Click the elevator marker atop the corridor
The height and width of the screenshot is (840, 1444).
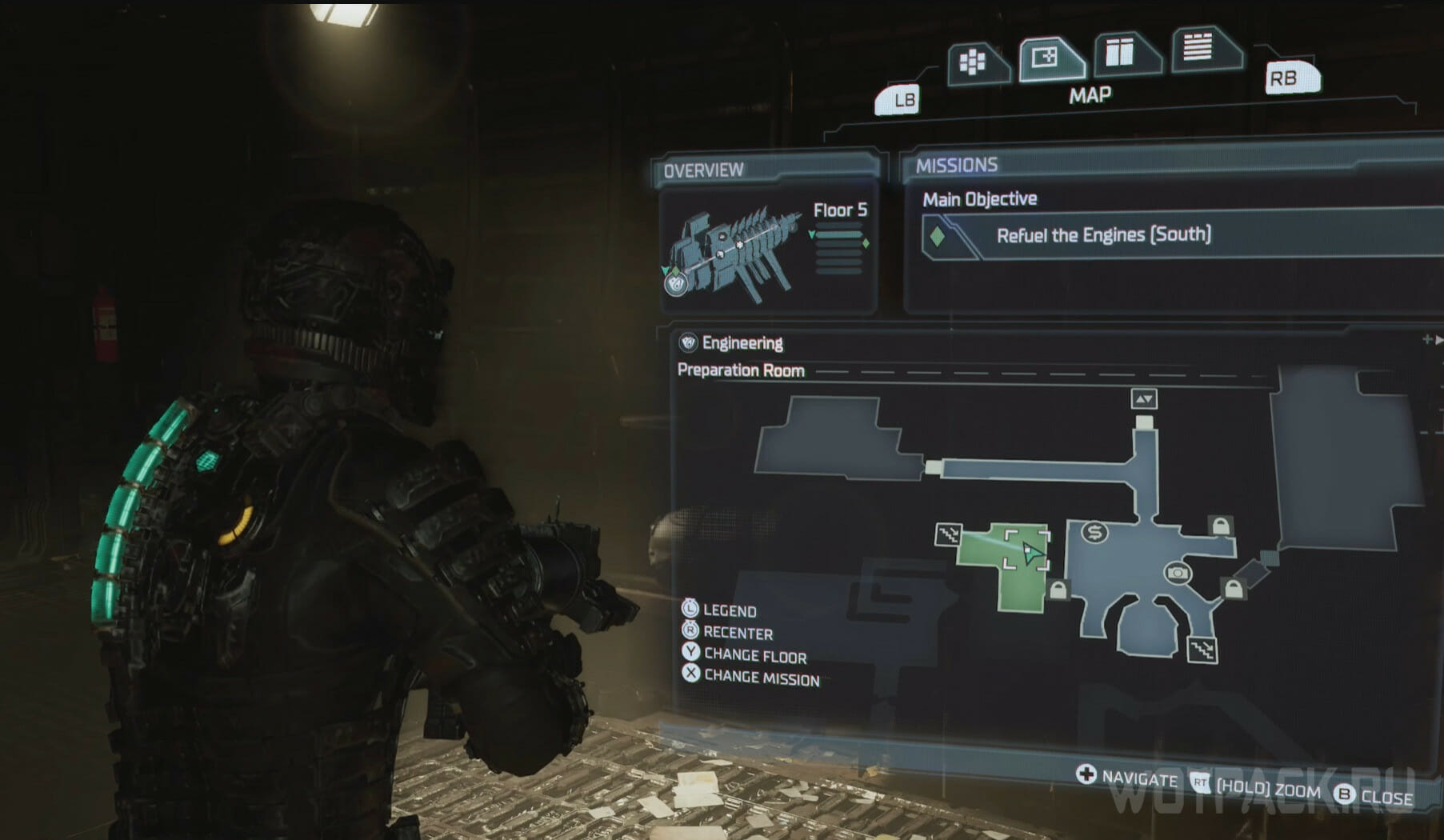tap(1144, 399)
